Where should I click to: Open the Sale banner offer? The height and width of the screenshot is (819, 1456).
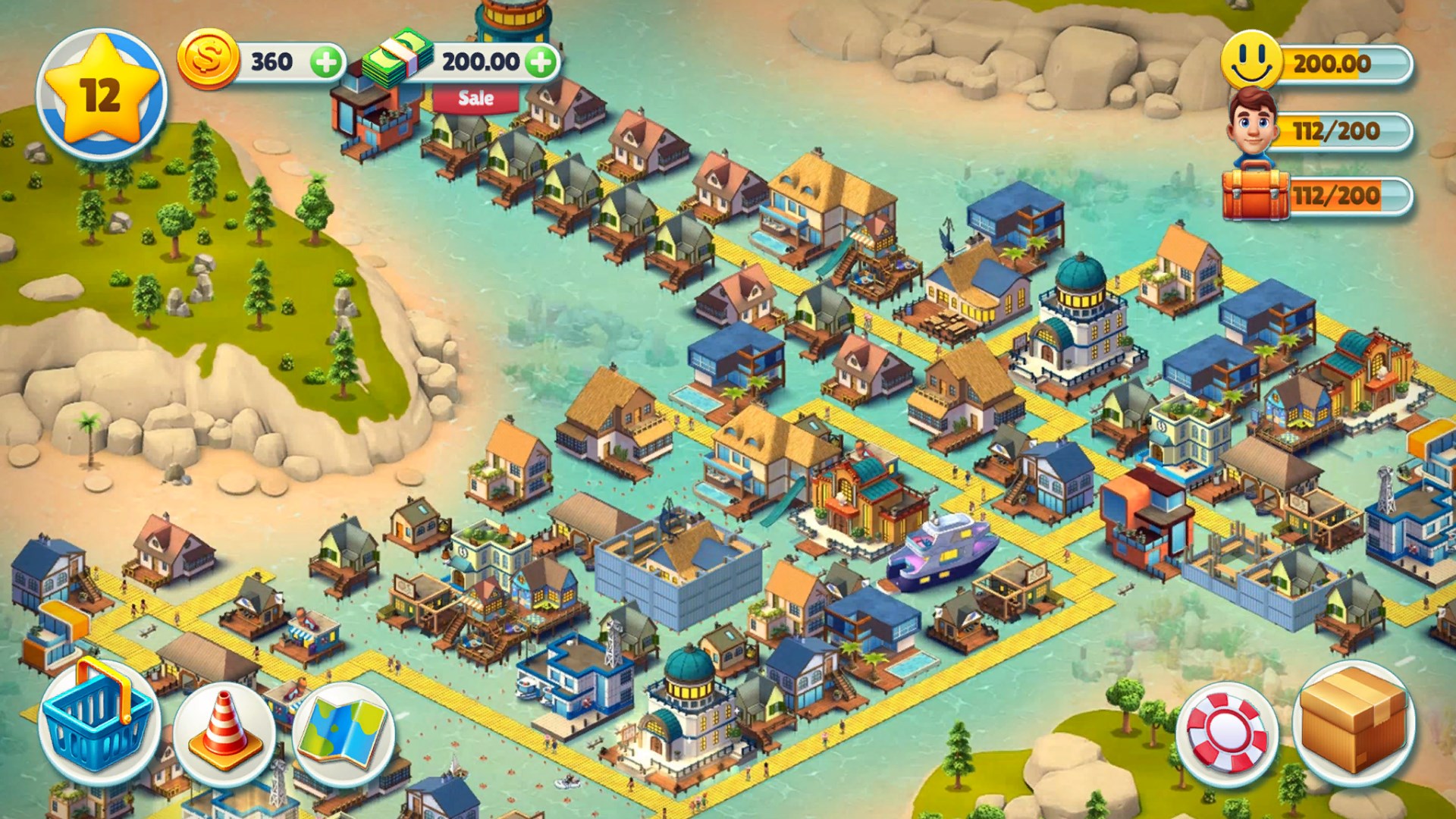point(476,98)
